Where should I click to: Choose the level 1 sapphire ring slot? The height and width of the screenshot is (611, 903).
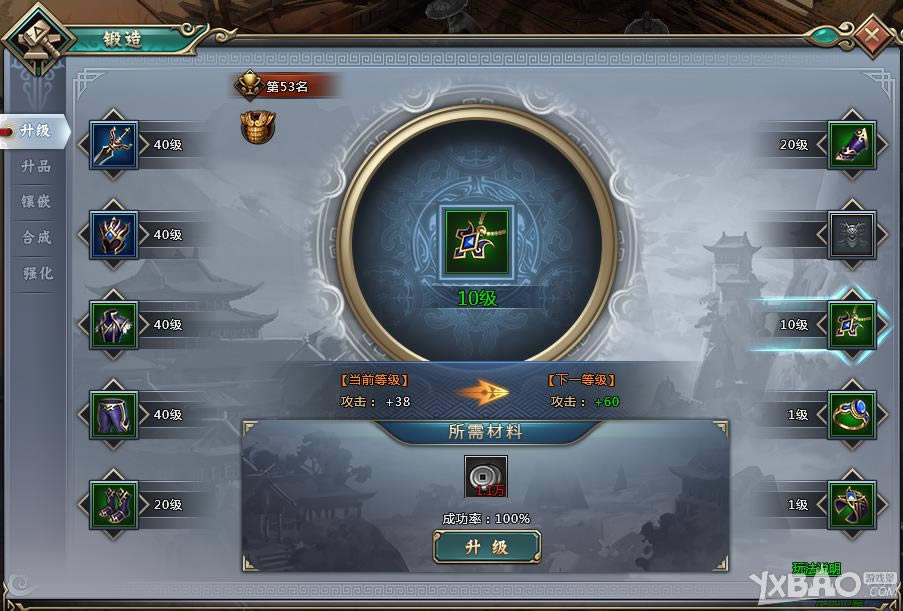pyautogui.click(x=852, y=414)
